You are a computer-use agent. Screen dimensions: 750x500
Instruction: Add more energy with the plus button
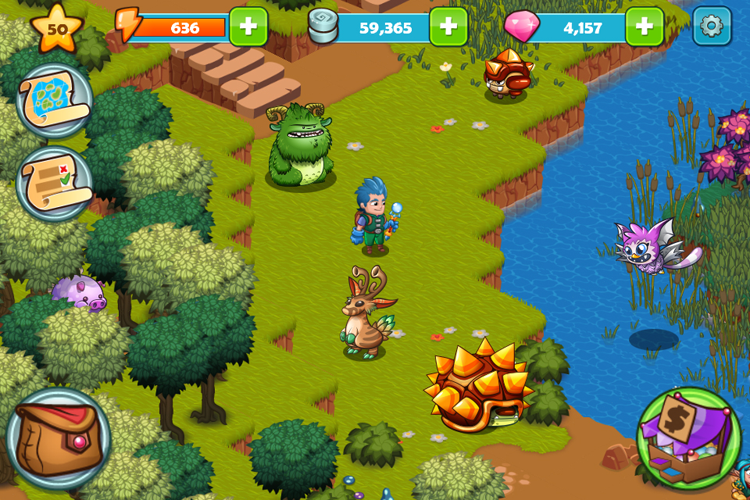pyautogui.click(x=248, y=27)
